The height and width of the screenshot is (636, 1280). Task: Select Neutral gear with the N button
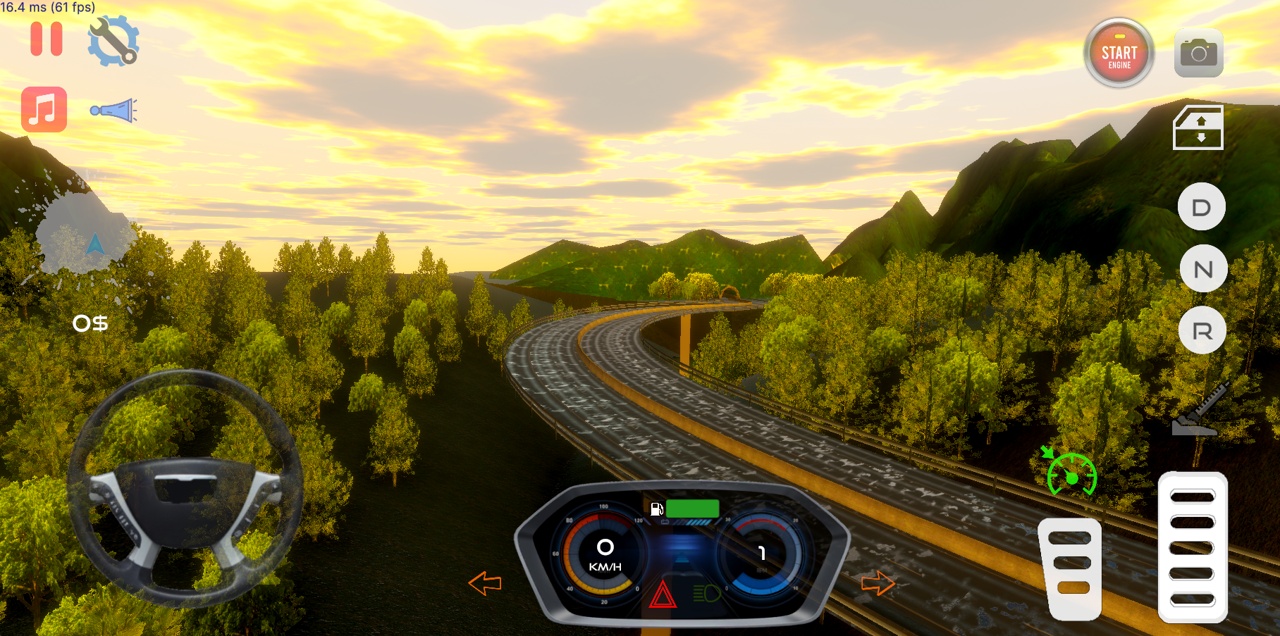point(1202,269)
